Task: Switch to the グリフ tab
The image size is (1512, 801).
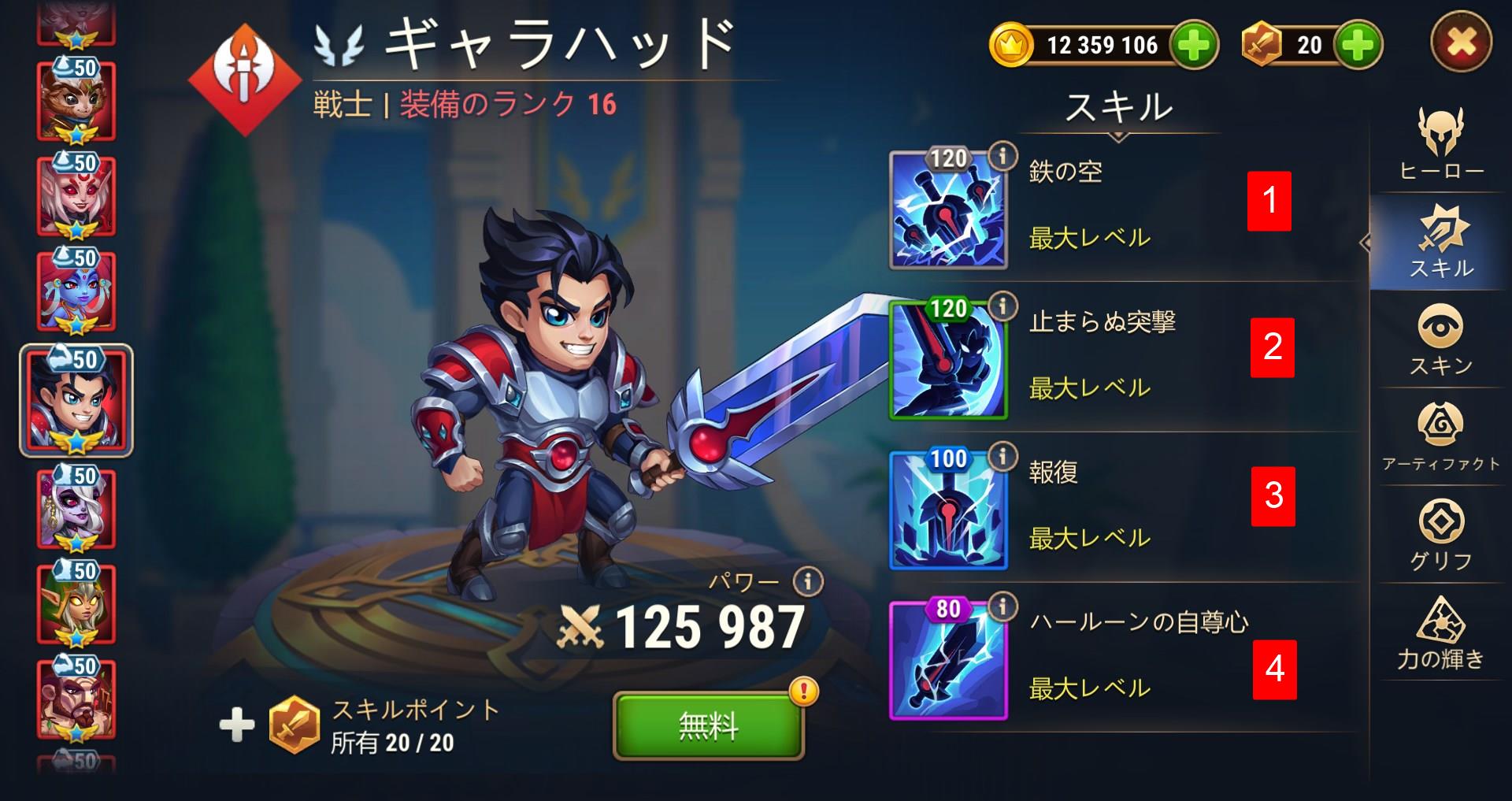Action: point(1441,536)
